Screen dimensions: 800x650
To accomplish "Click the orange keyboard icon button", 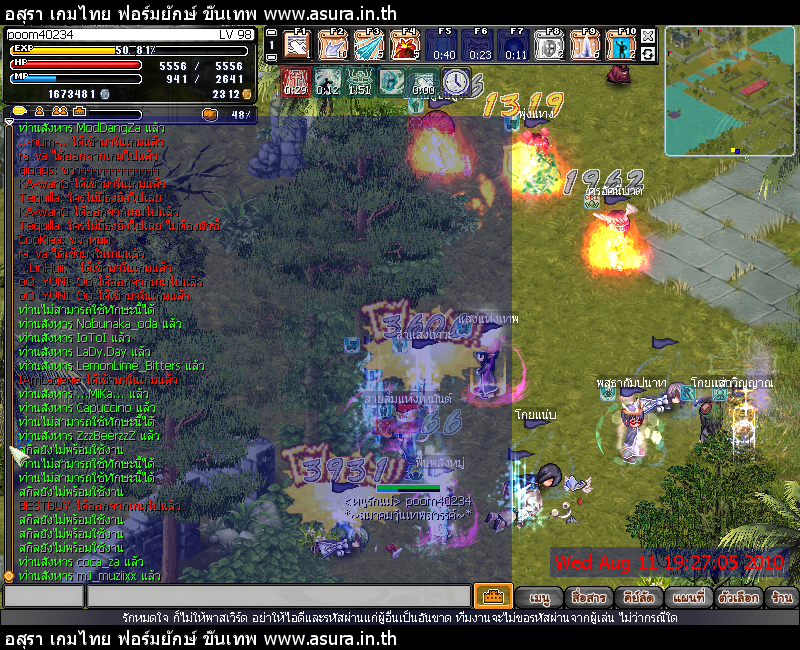I will click(x=493, y=596).
